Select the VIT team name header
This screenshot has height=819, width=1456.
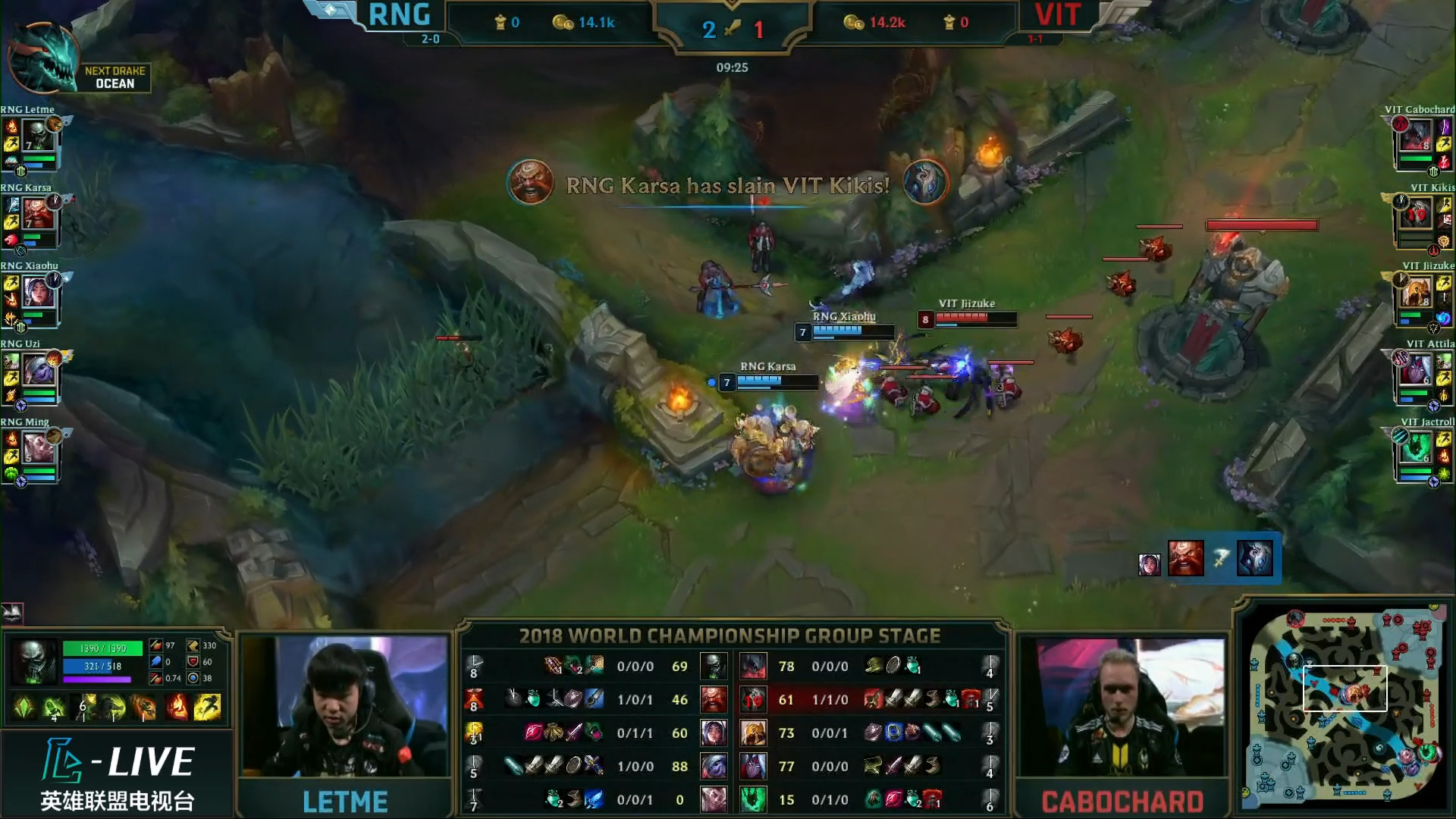[1056, 14]
